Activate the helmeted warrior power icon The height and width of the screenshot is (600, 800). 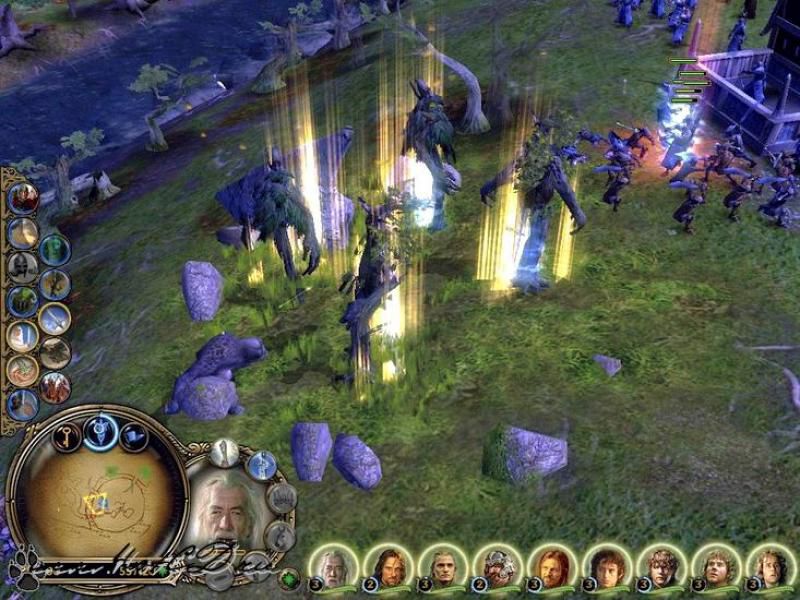pyautogui.click(x=22, y=266)
